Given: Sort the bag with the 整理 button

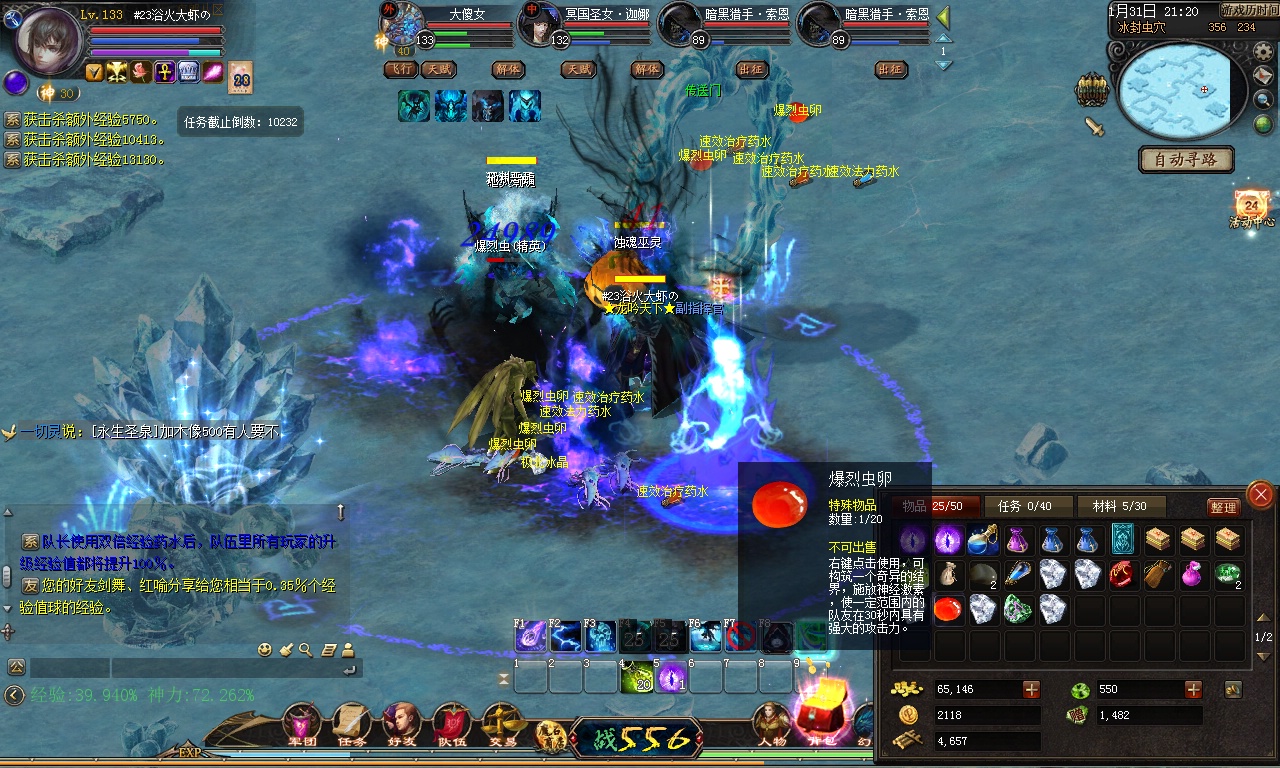Looking at the screenshot, I should 1223,507.
